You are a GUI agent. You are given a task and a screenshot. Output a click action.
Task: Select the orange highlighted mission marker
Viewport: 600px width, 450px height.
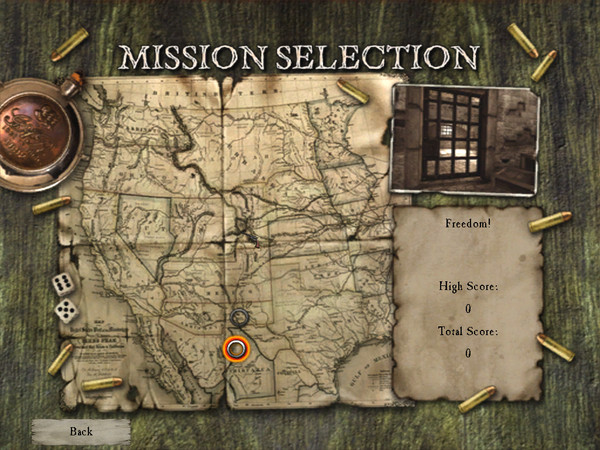pyautogui.click(x=236, y=348)
